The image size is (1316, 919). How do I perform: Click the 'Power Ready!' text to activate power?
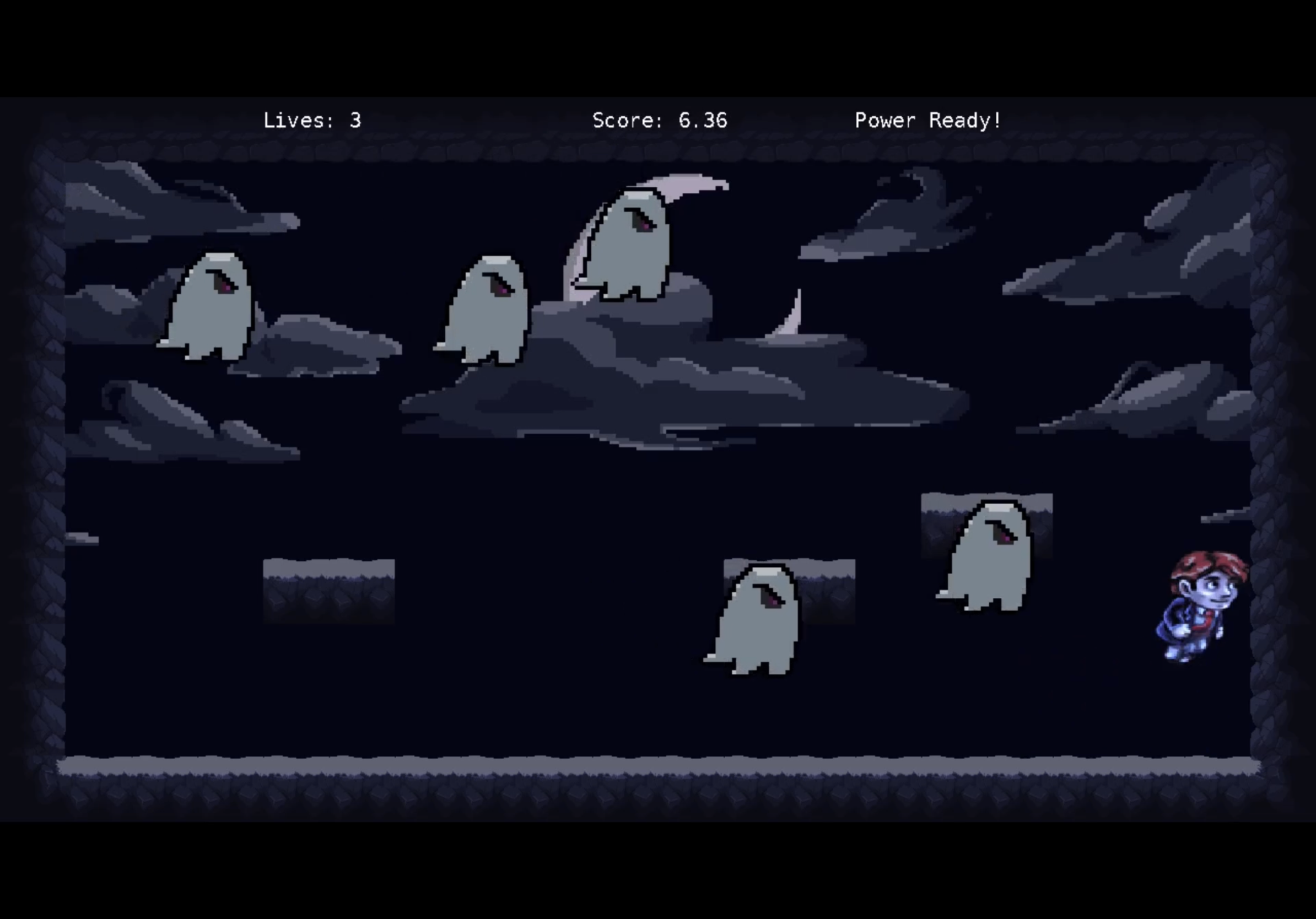point(929,120)
